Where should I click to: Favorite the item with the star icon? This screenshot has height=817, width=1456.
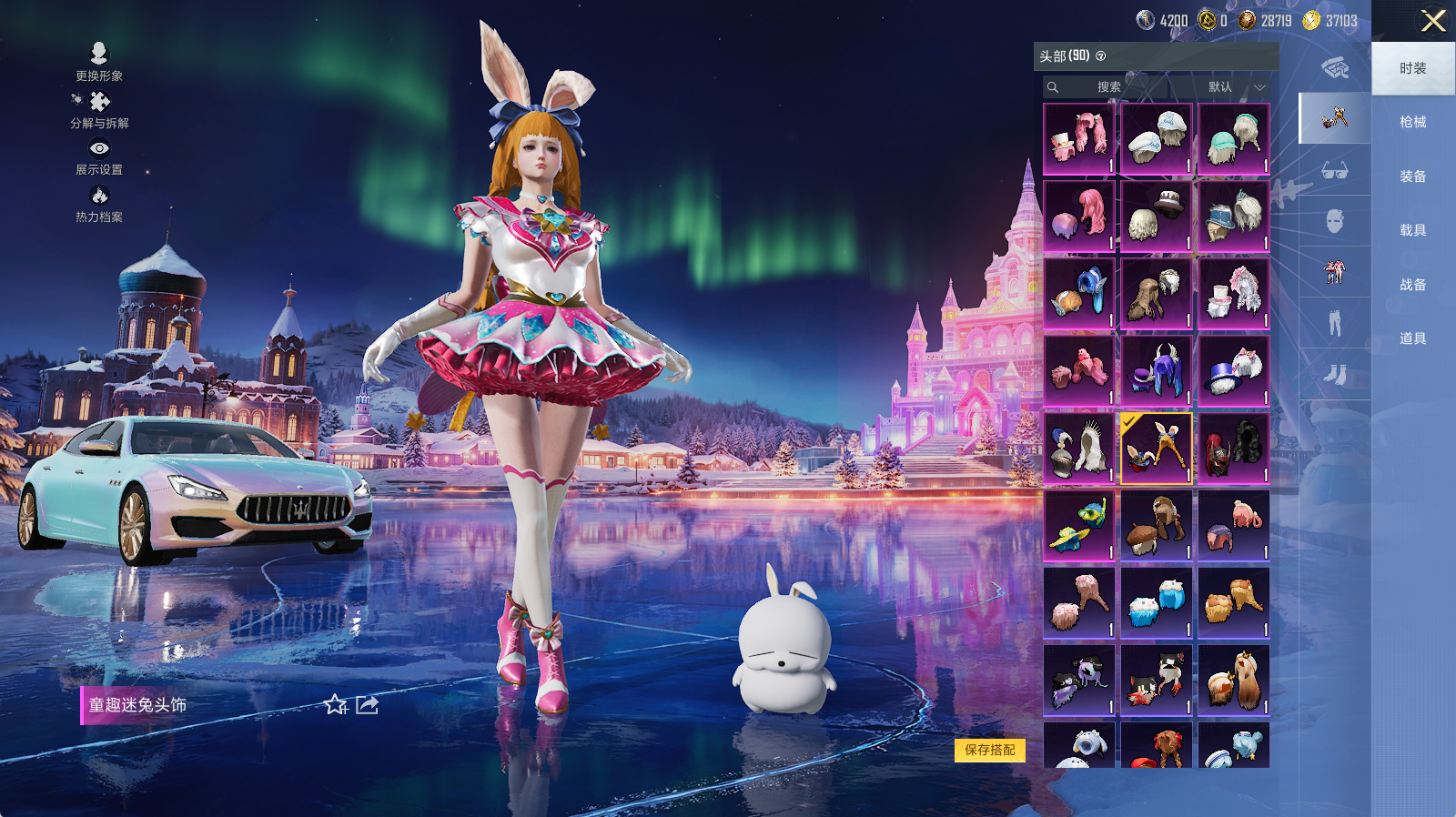(x=336, y=705)
